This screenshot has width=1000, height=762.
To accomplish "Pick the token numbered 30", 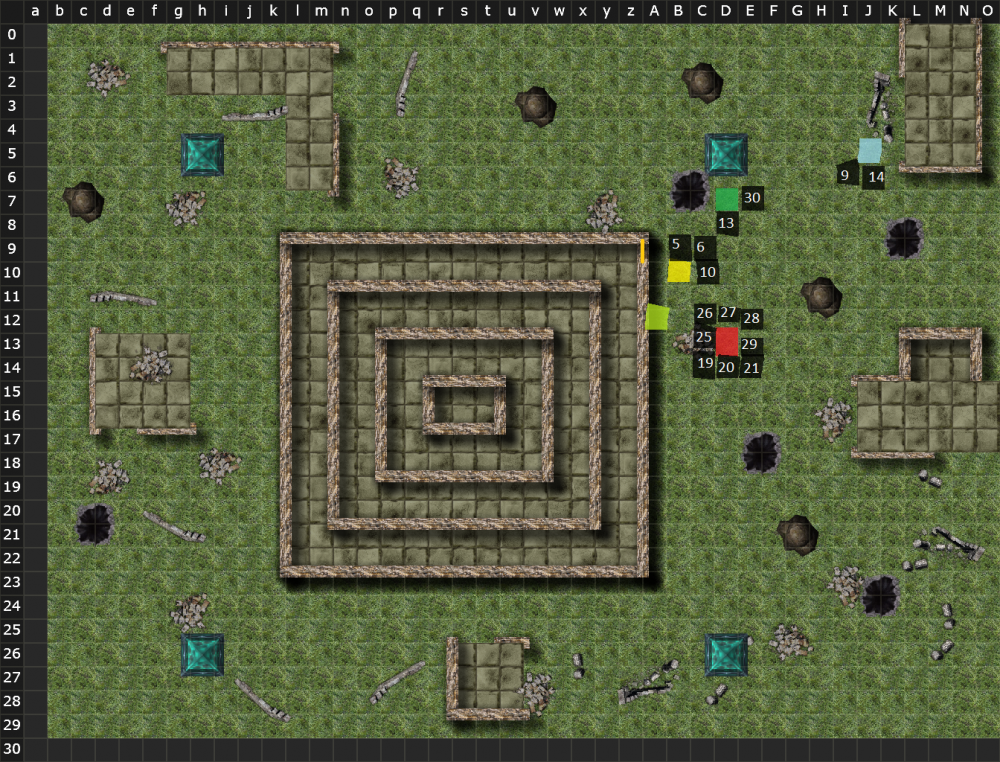I will pos(753,198).
